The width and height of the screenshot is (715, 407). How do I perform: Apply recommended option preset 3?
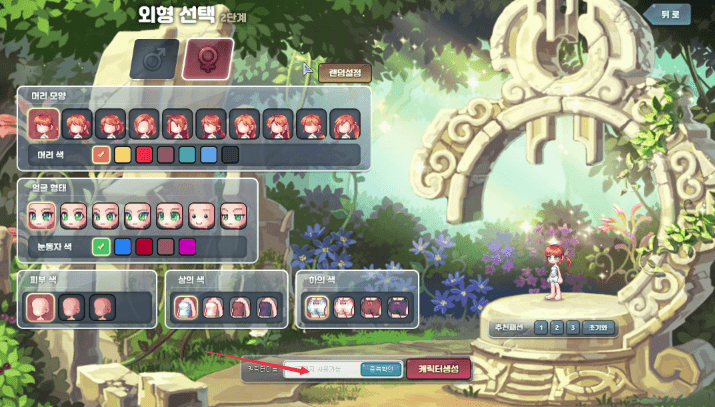pyautogui.click(x=574, y=327)
